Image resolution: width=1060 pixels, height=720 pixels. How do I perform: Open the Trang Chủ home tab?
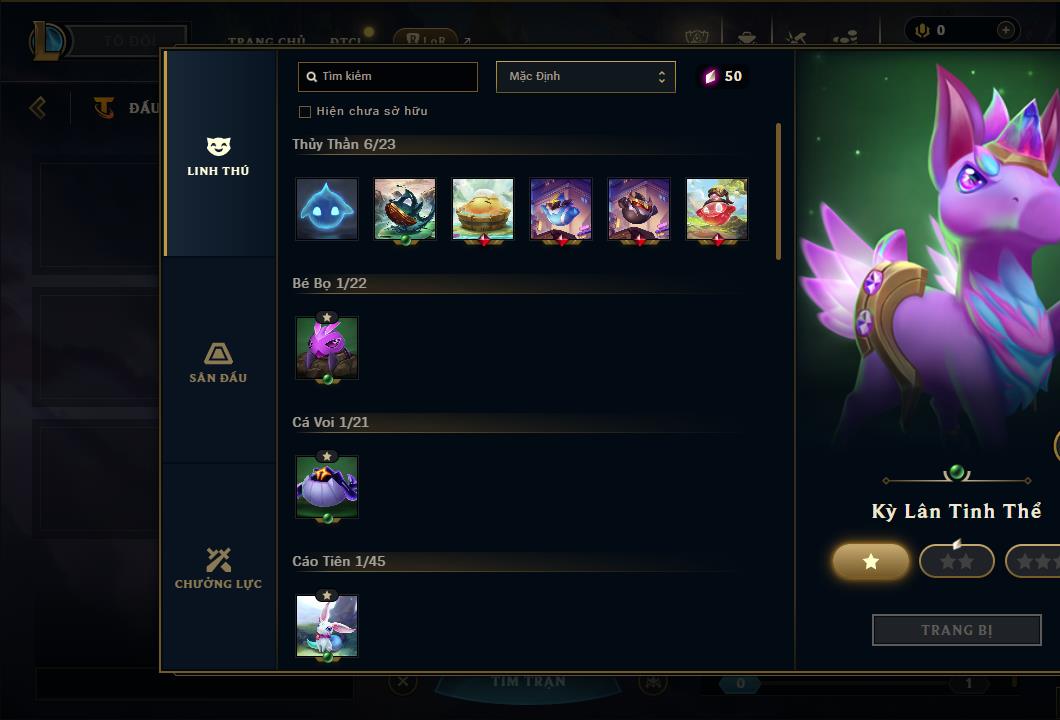coord(266,41)
